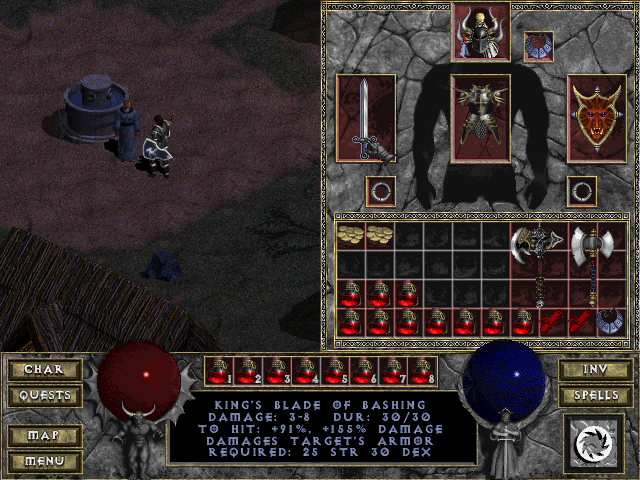The image size is (640, 480).
Task: Open the SPELLS book
Action: click(594, 395)
